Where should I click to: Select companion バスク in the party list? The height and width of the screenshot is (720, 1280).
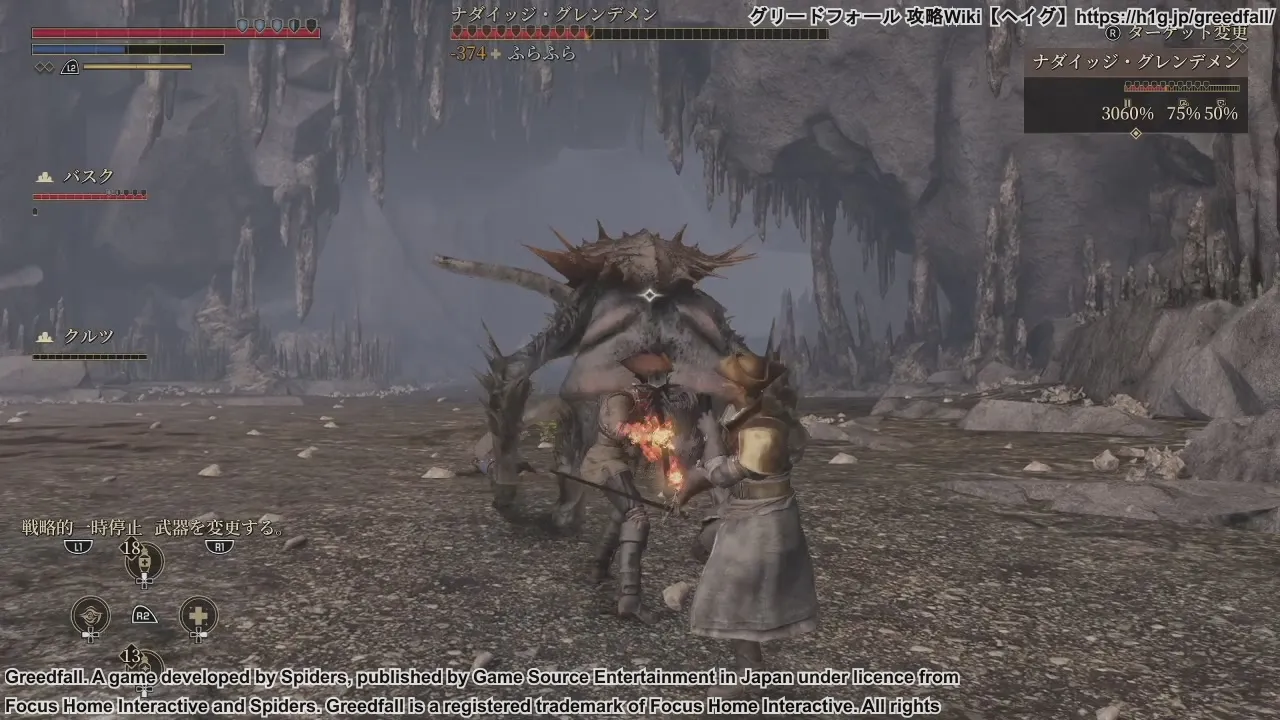coord(89,177)
